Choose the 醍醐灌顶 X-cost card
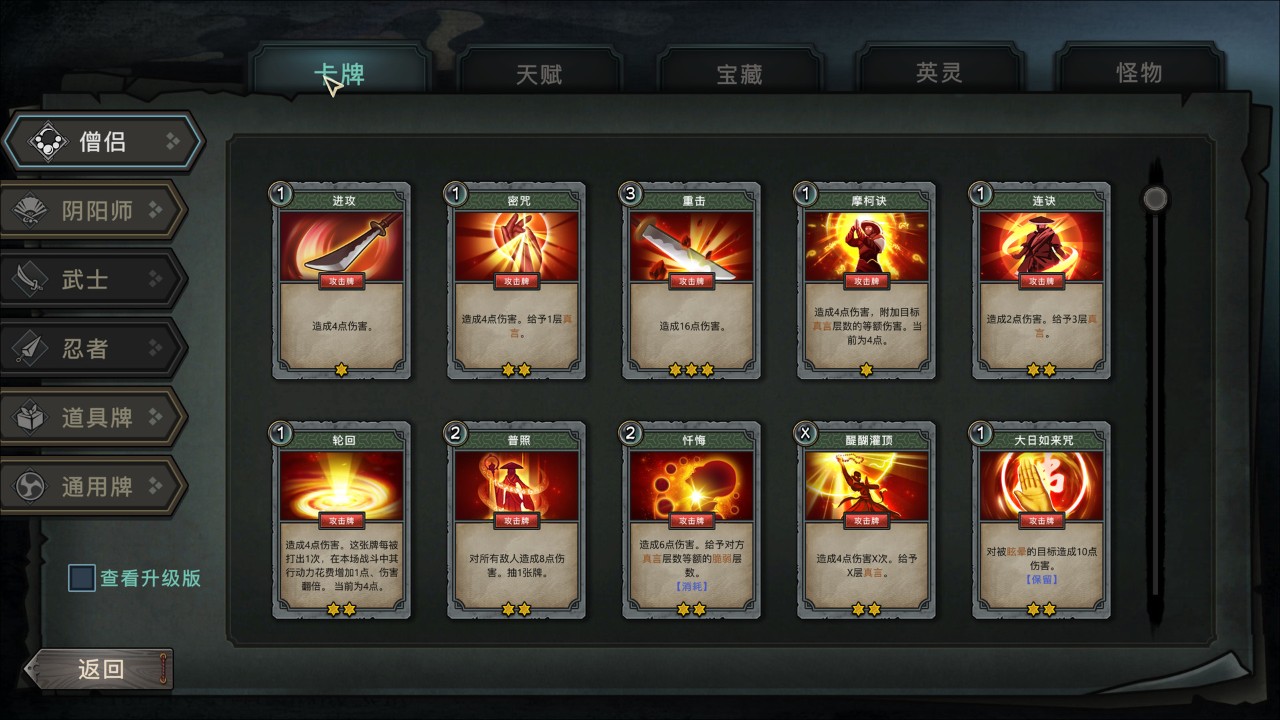Screen dimensions: 1280x720 866,520
